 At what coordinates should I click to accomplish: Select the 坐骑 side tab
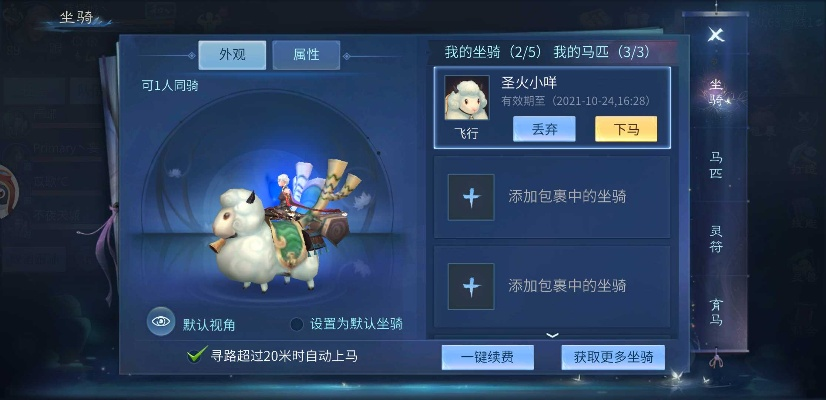pyautogui.click(x=716, y=93)
